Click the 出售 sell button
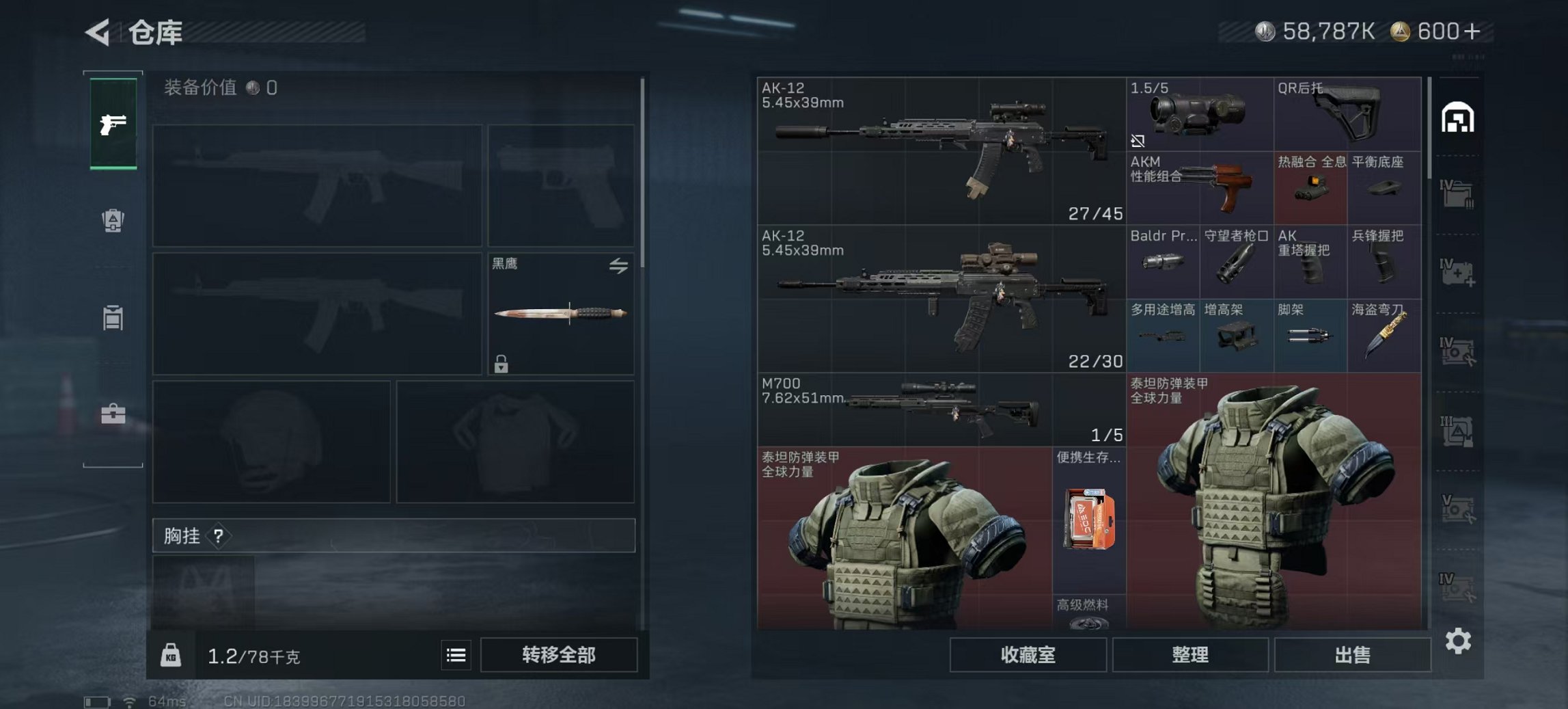Viewport: 1568px width, 709px height. 1358,656
